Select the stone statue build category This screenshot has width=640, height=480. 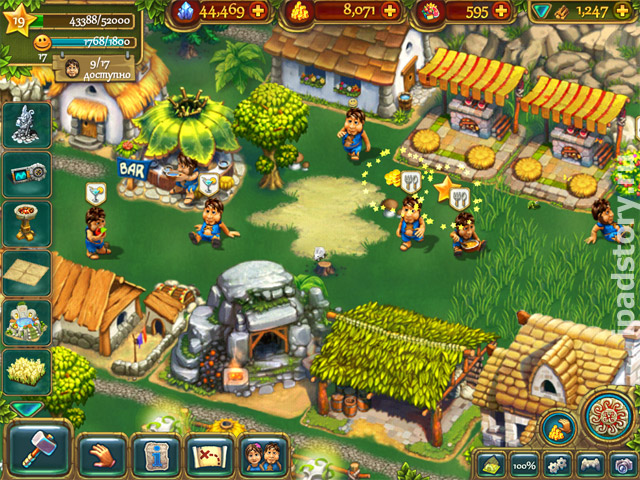click(x=27, y=125)
